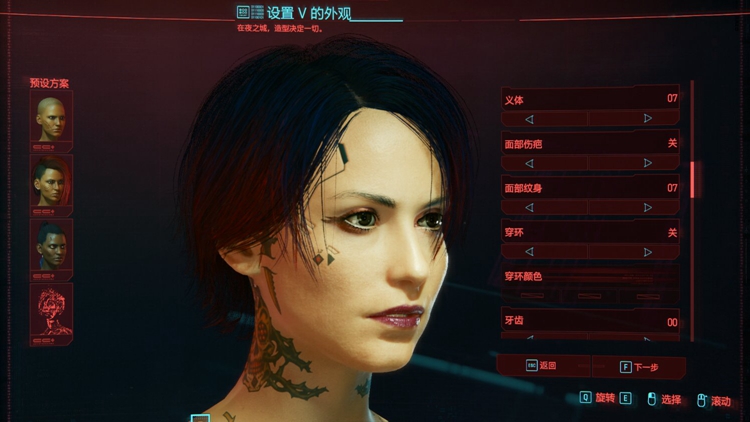Click the left arrow for 义体 cyberware
The image size is (750, 422).
[x=529, y=118]
